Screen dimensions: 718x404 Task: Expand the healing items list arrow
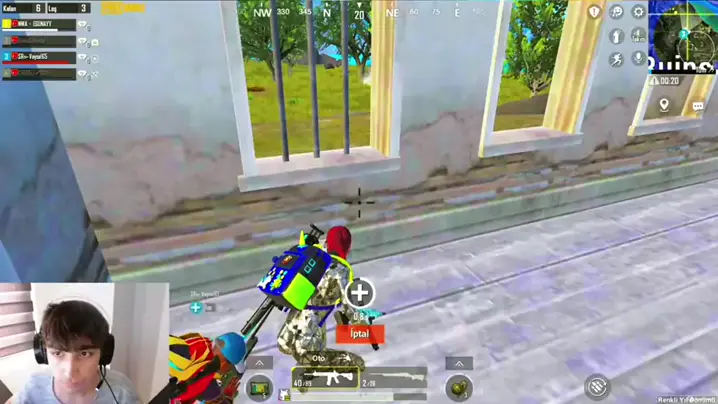259,364
